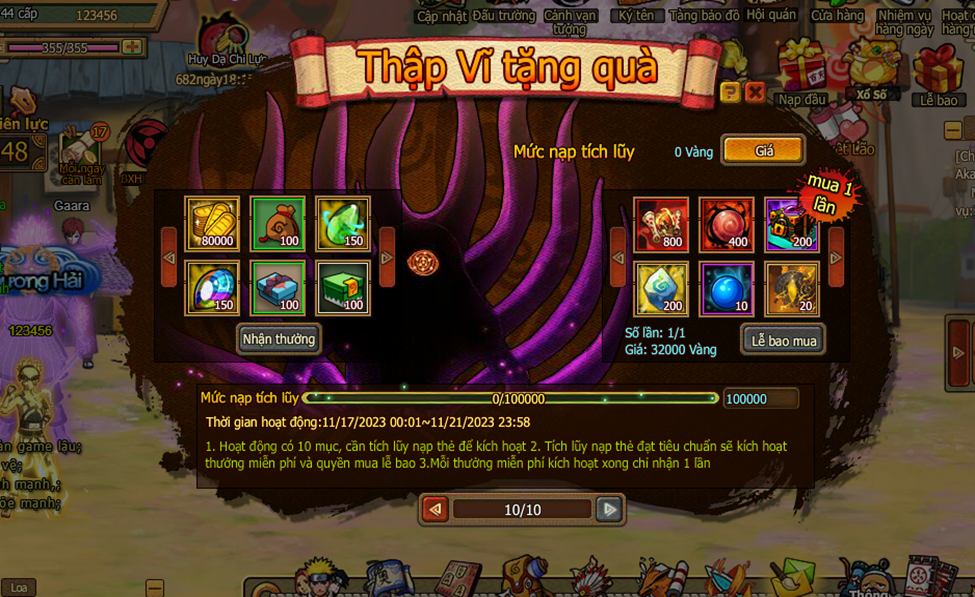This screenshot has height=597, width=975.
Task: Select the gold bars reward of 80000
Action: point(212,223)
